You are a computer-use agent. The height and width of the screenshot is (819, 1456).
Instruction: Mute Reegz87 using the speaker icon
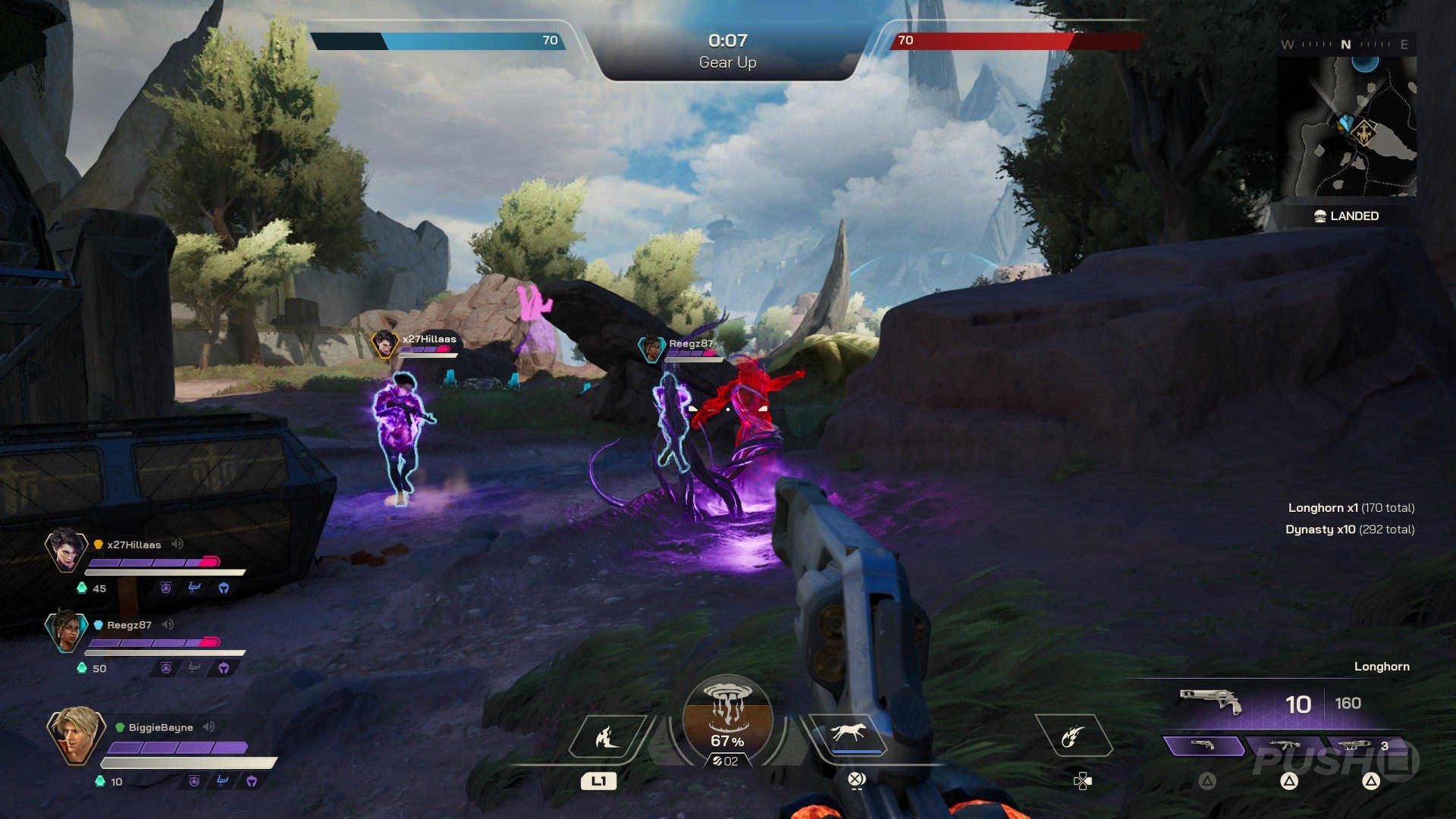click(x=168, y=624)
